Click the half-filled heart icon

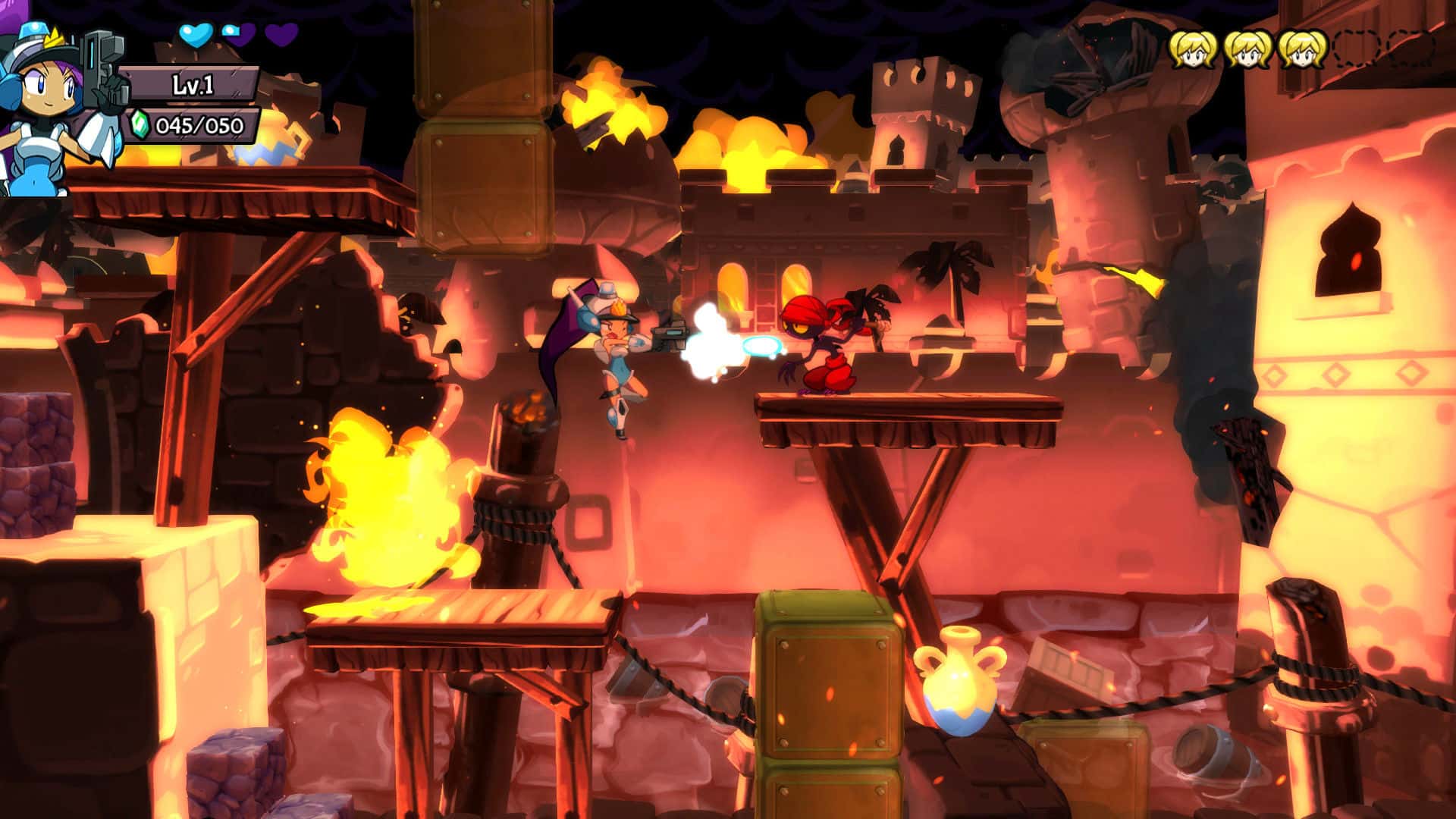231,33
